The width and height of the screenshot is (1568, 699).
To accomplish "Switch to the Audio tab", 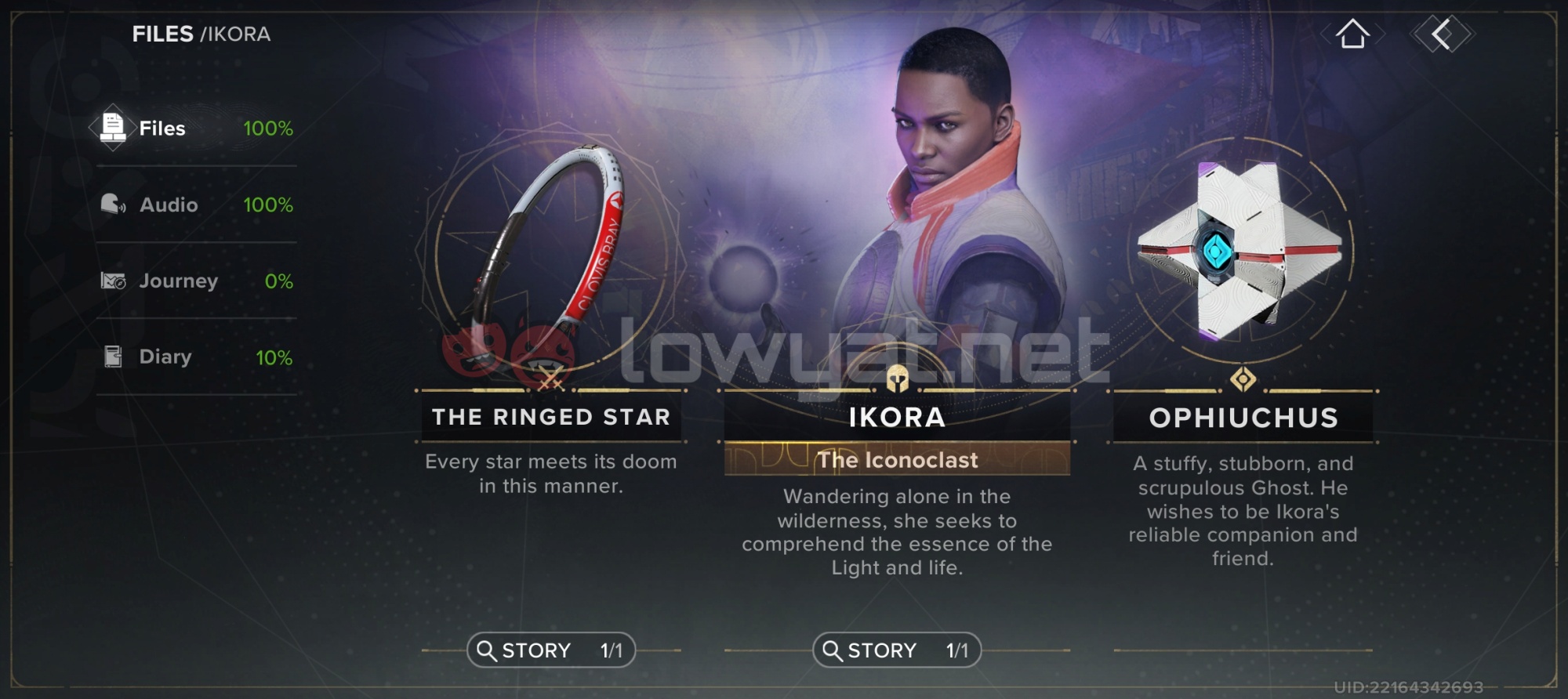I will coord(196,205).
